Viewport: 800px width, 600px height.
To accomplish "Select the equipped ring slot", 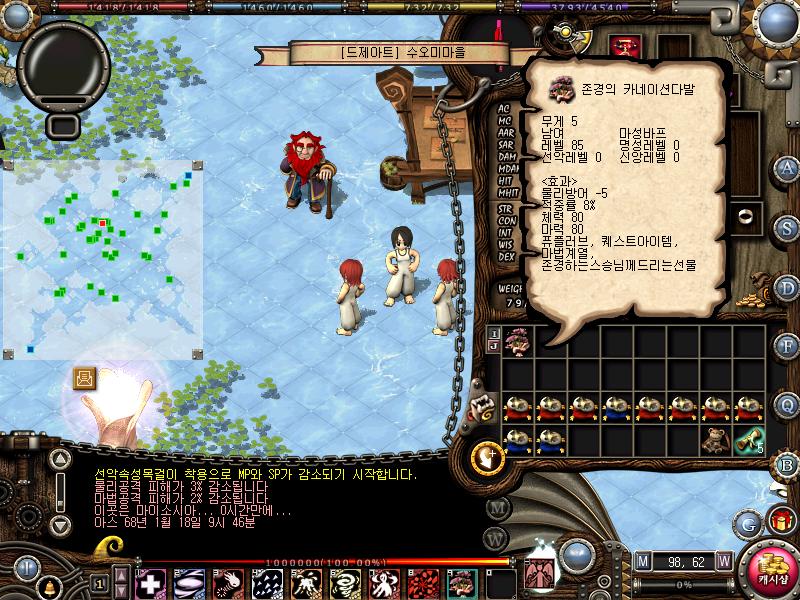I will pyautogui.click(x=744, y=215).
